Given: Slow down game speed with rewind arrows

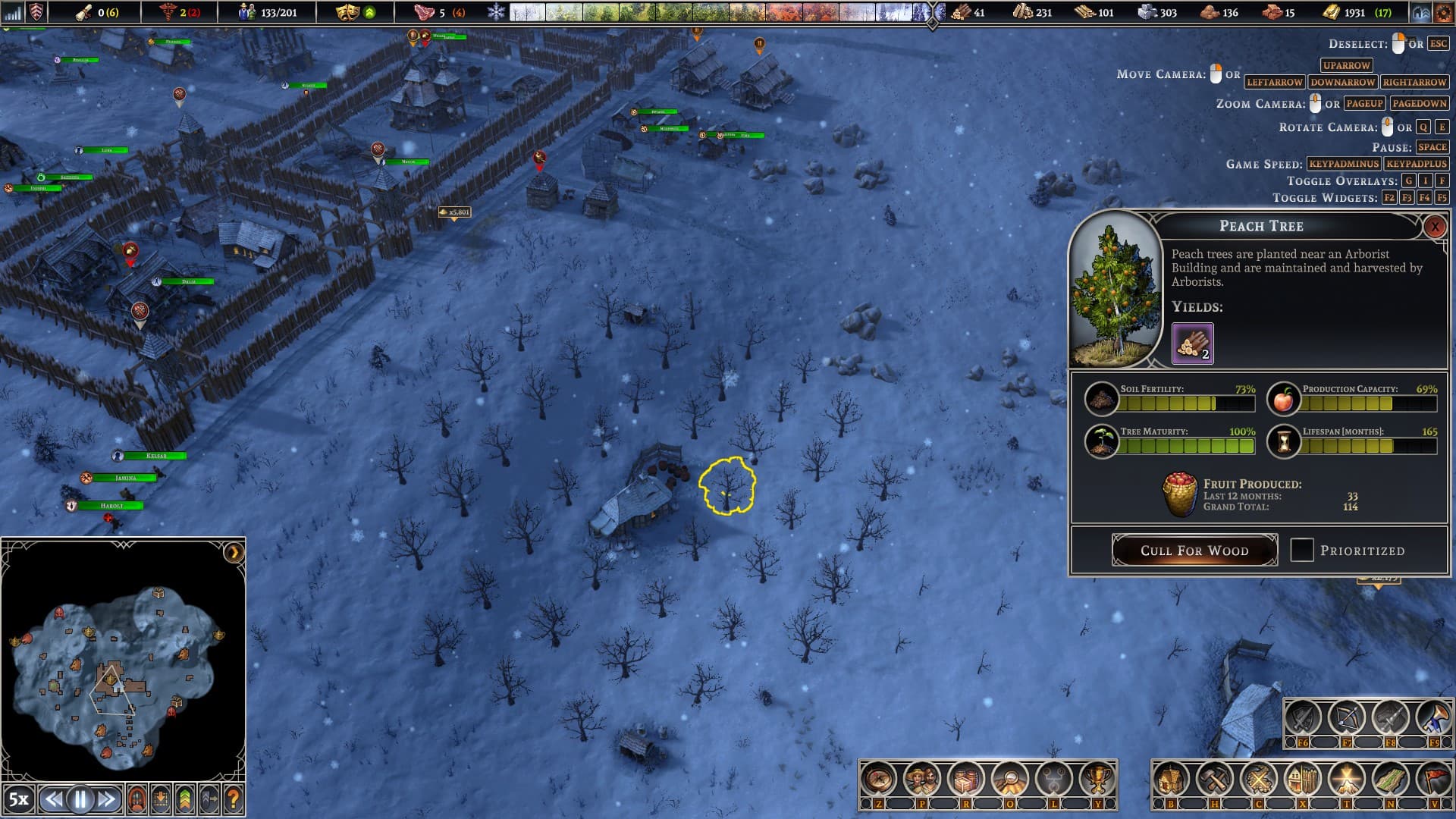Looking at the screenshot, I should [x=53, y=799].
